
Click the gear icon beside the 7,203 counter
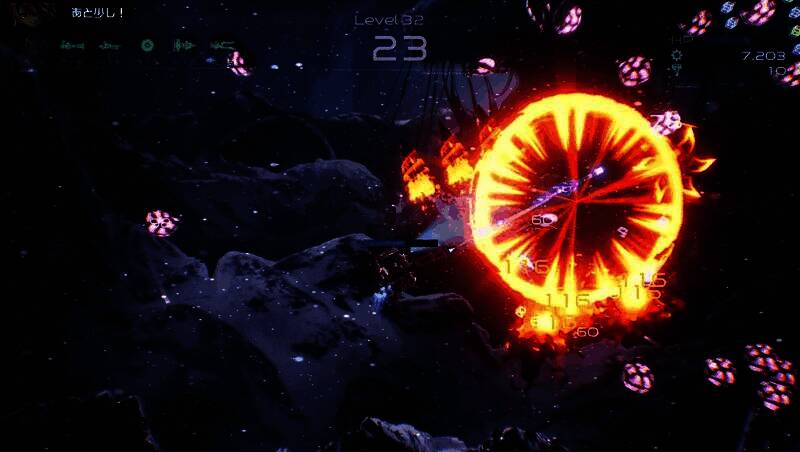676,56
